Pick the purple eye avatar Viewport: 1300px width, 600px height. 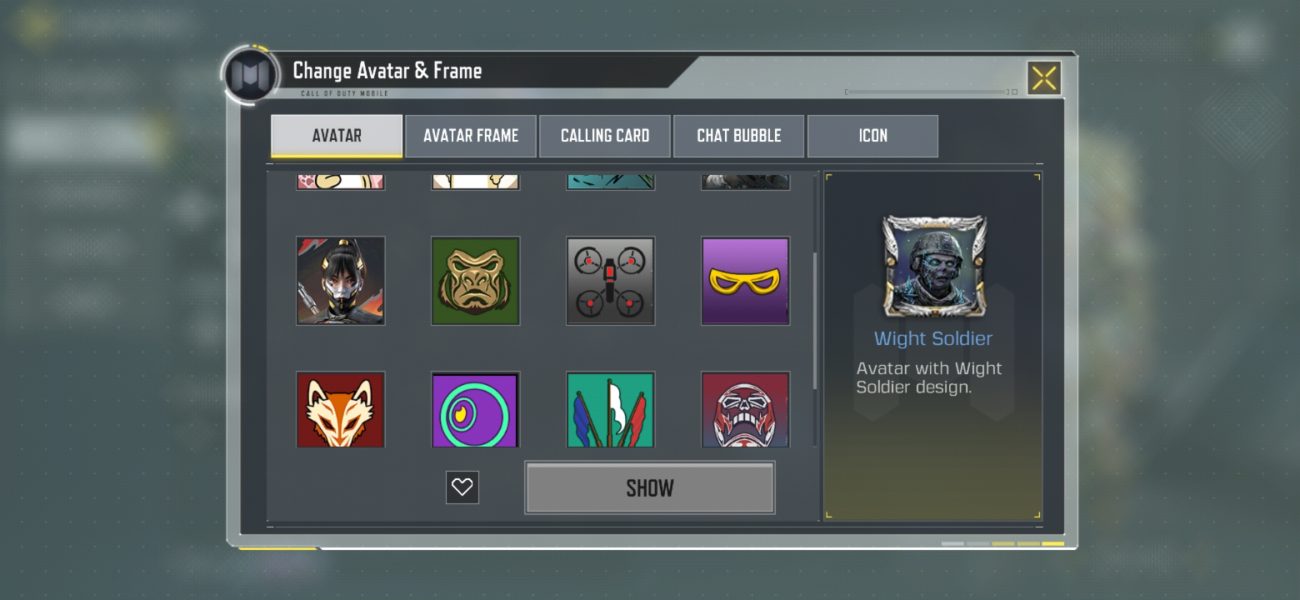476,410
